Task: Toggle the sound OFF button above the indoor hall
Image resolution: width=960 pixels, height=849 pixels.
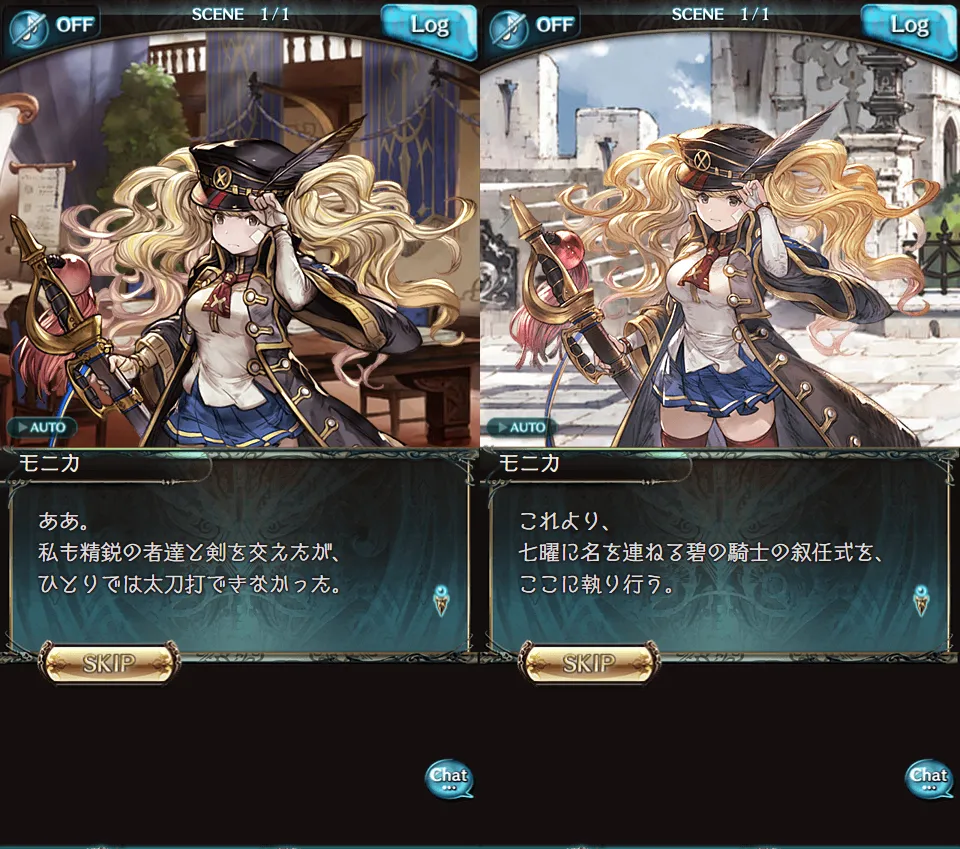Action: coord(52,25)
